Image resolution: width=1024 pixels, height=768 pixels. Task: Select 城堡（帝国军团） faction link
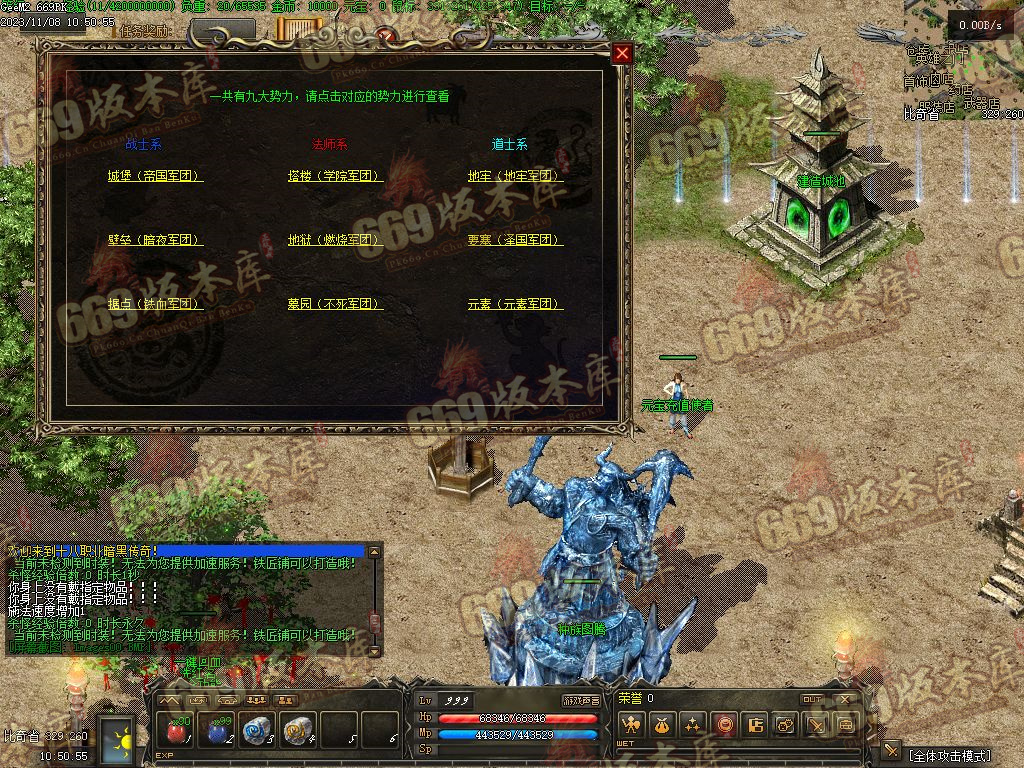(155, 176)
